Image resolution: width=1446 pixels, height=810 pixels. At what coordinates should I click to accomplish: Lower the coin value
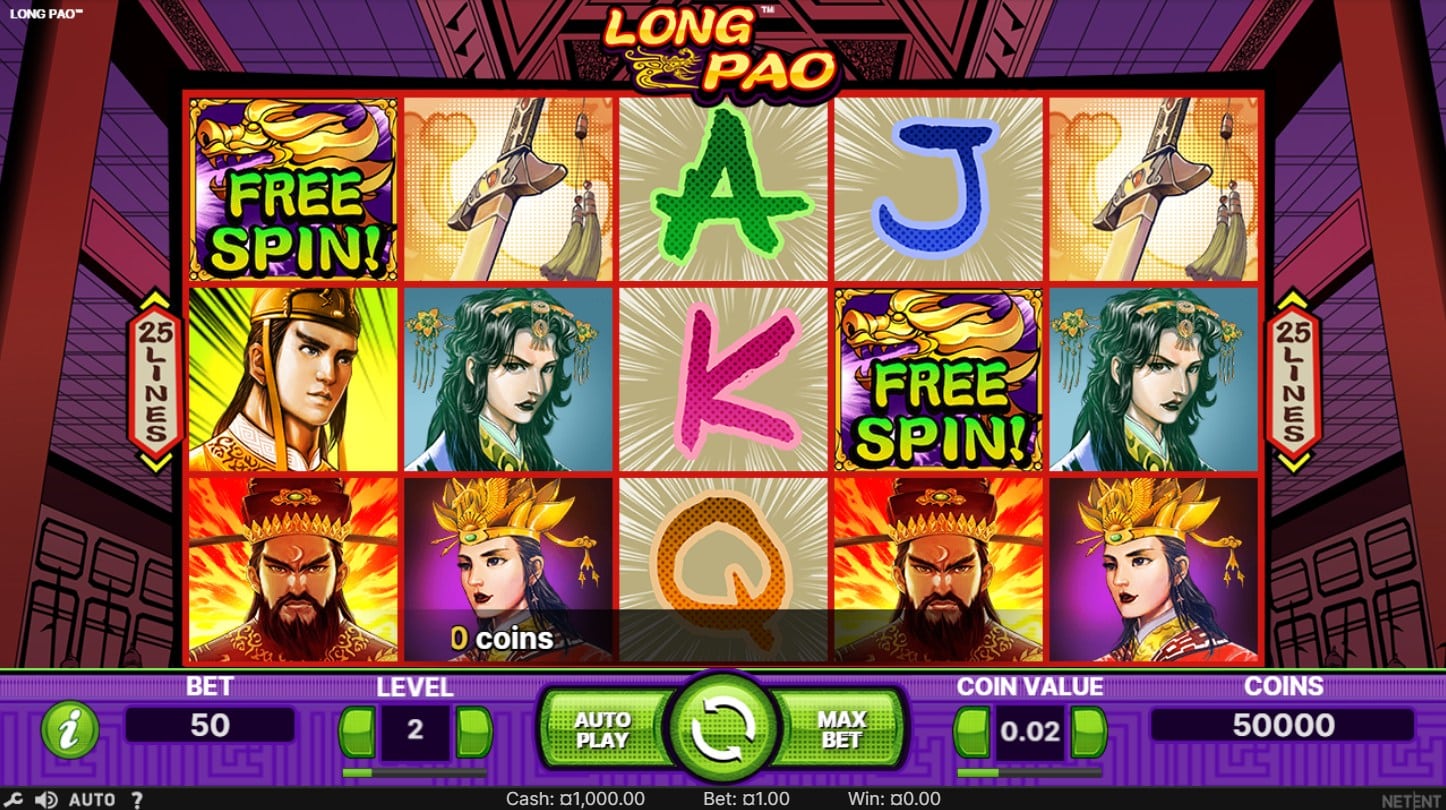click(972, 731)
